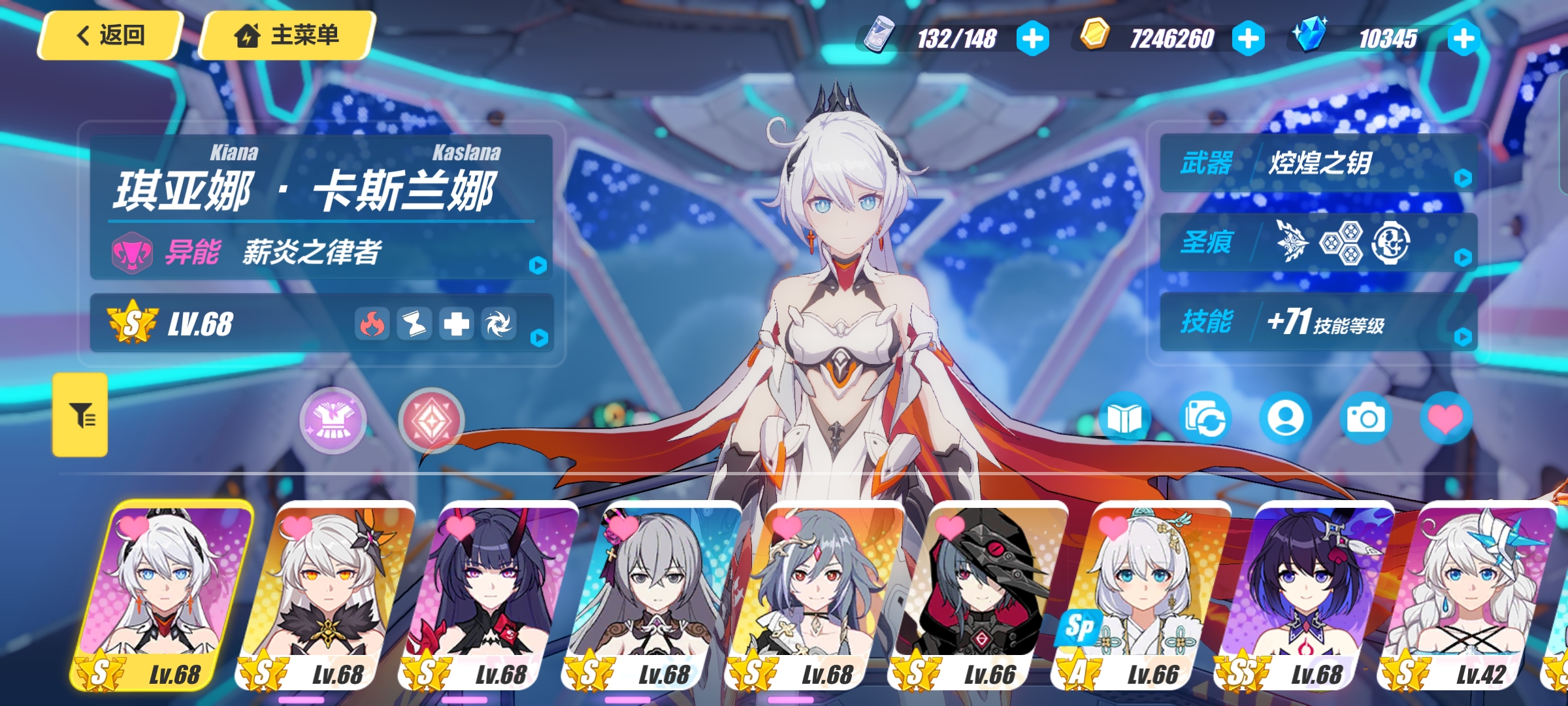Open the purple outfit icon
Image resolution: width=1568 pixels, height=706 pixels.
pyautogui.click(x=333, y=420)
